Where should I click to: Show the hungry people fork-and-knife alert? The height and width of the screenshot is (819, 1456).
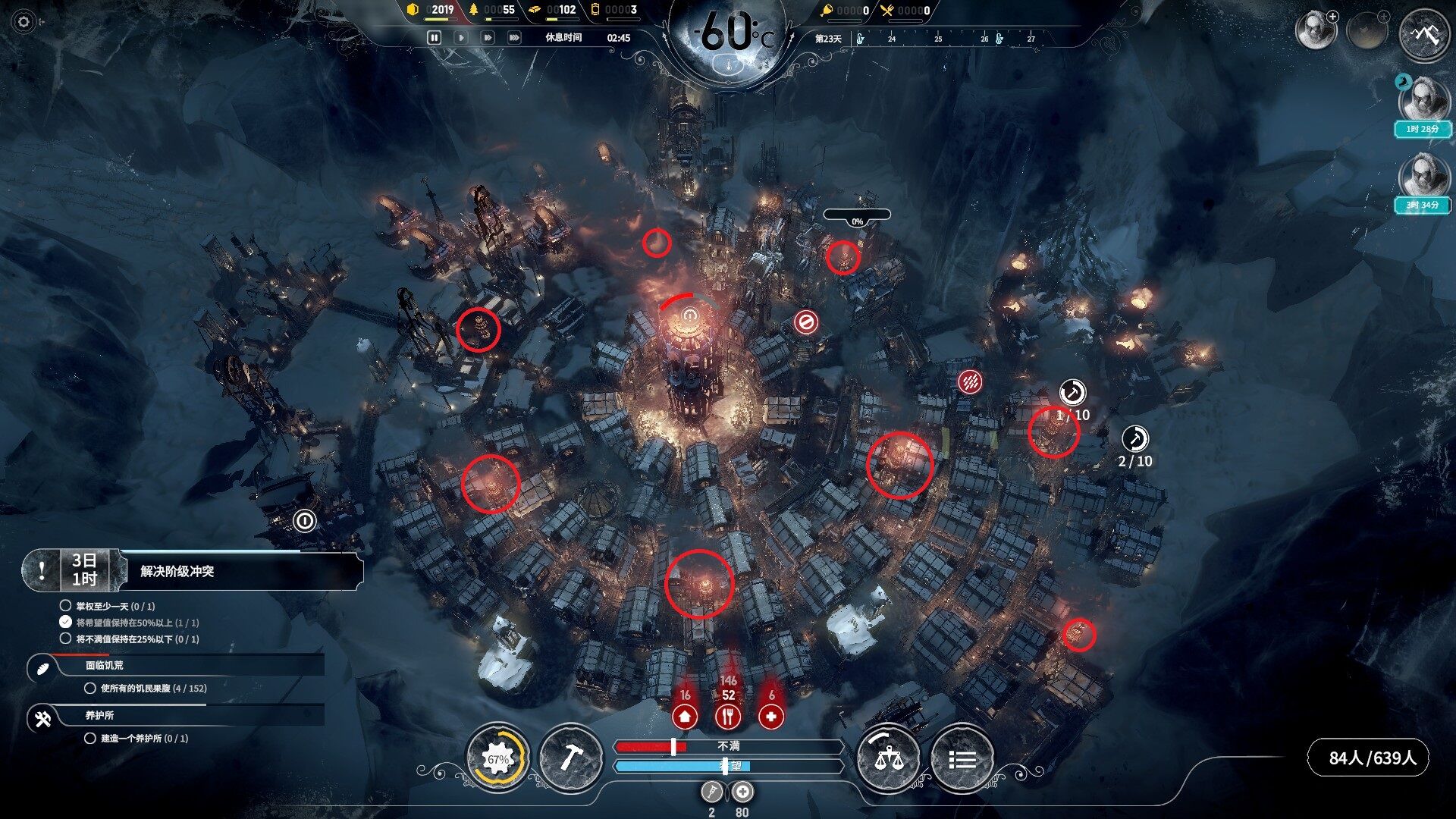(x=728, y=716)
